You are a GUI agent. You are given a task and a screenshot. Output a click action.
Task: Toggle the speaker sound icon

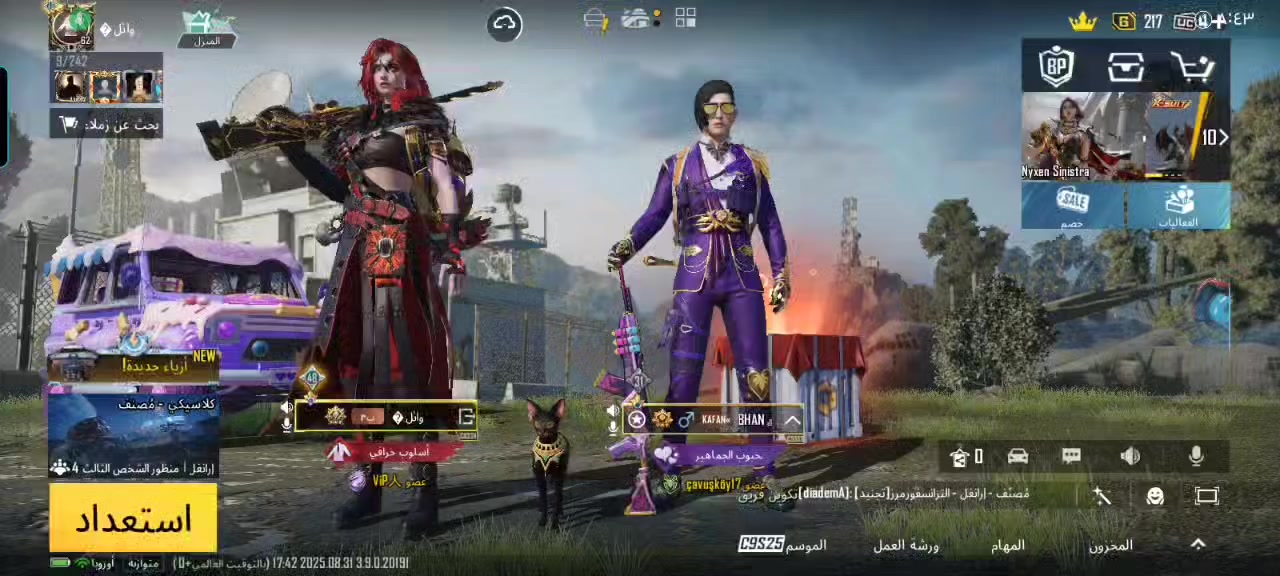coord(1130,456)
